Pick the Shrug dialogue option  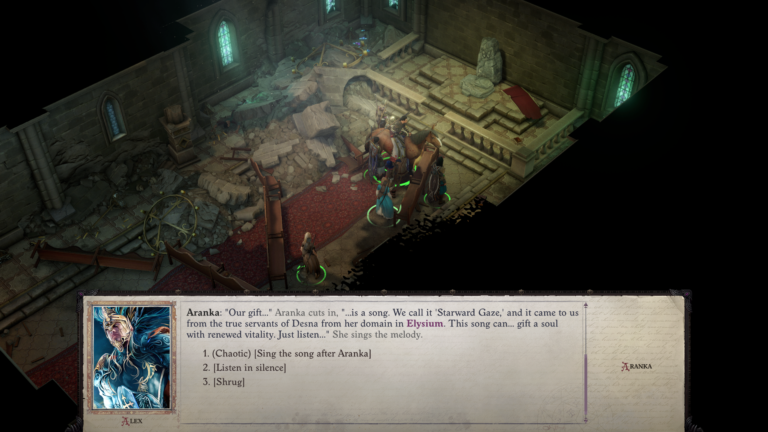pyautogui.click(x=232, y=382)
